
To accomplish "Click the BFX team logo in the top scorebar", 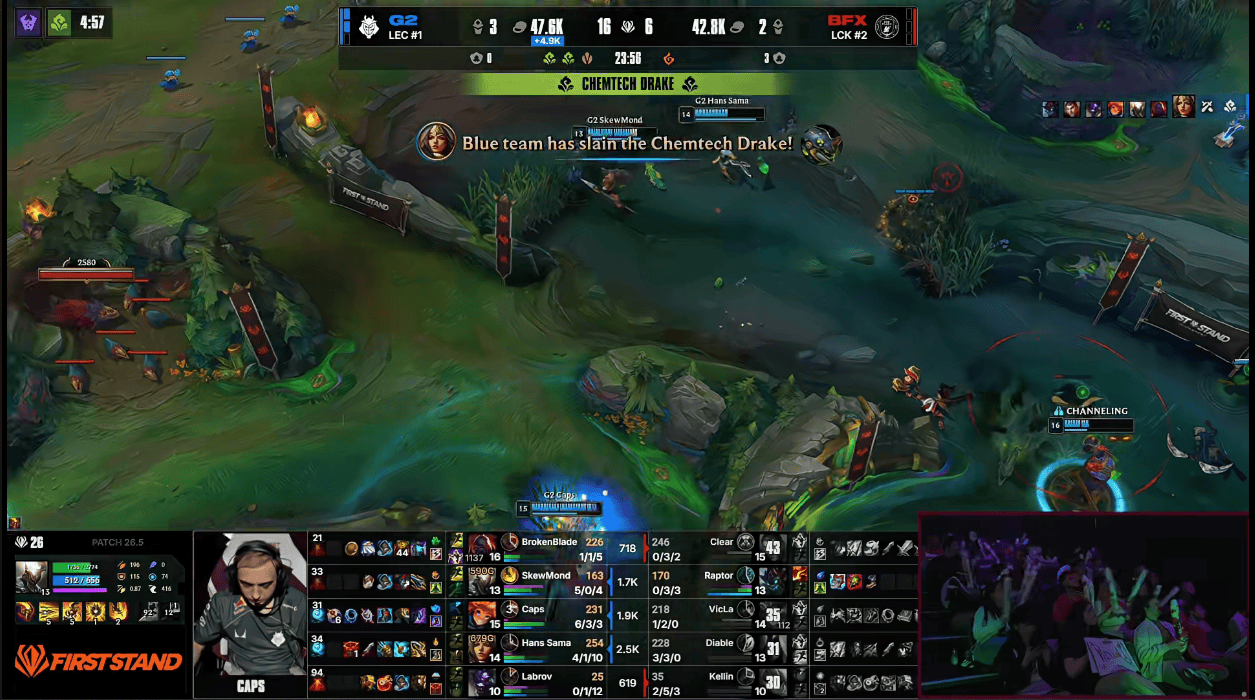I will click(887, 26).
